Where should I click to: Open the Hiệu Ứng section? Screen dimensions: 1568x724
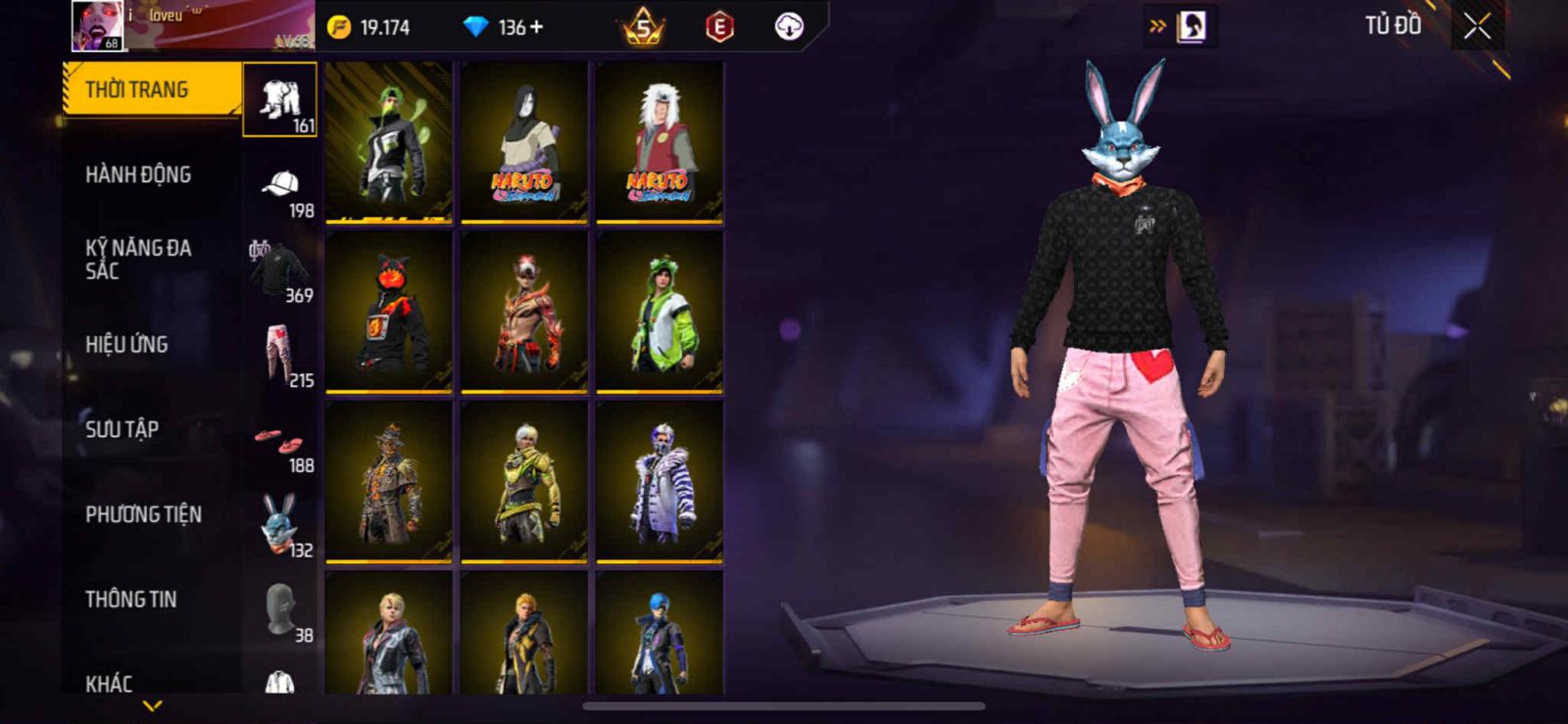point(126,345)
